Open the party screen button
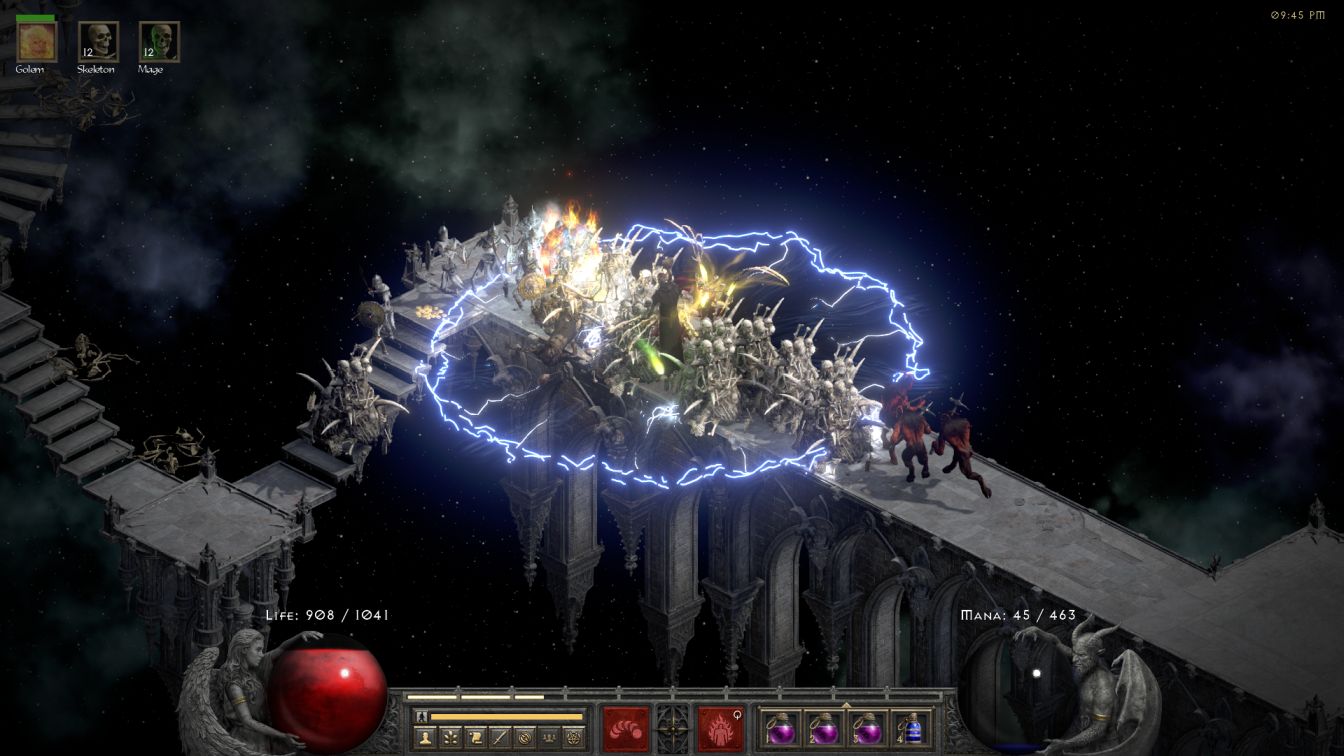Viewport: 1344px width, 756px height. click(x=549, y=738)
